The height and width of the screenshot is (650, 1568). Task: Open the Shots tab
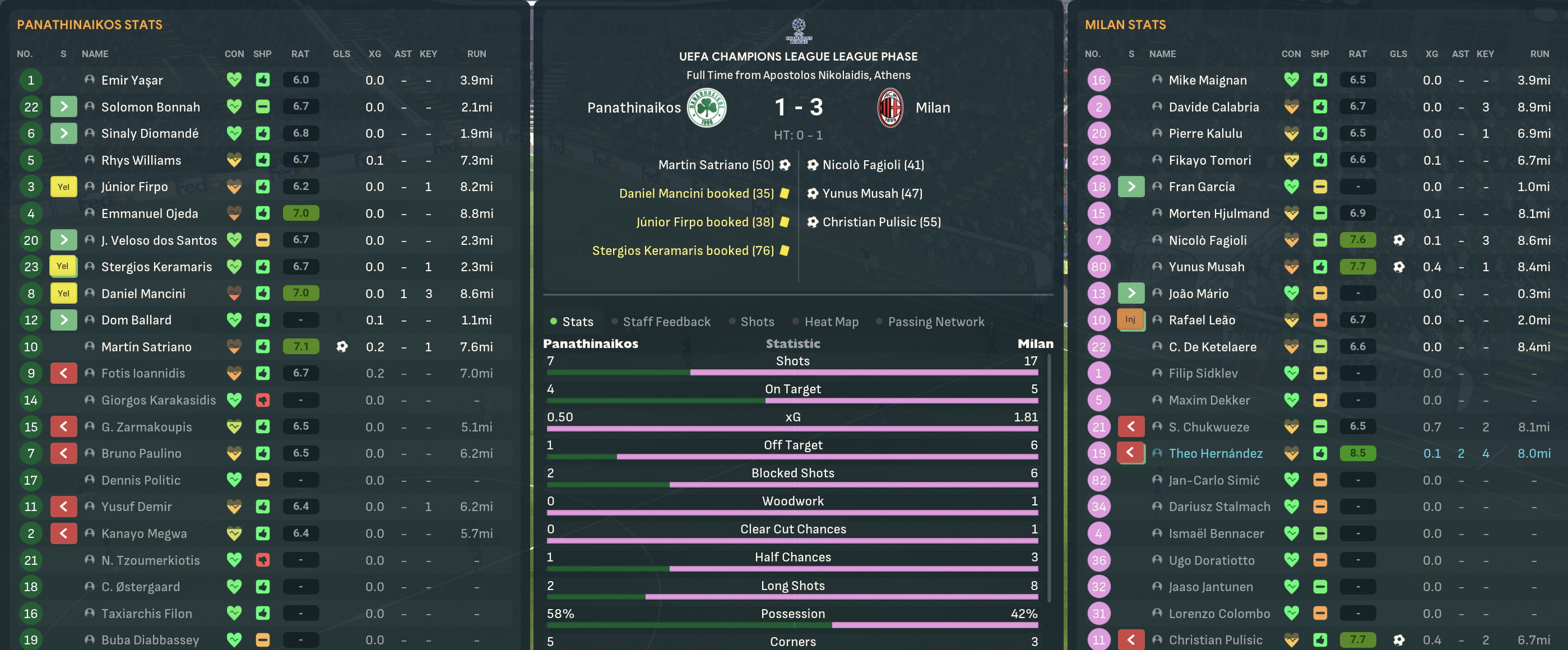coord(757,321)
